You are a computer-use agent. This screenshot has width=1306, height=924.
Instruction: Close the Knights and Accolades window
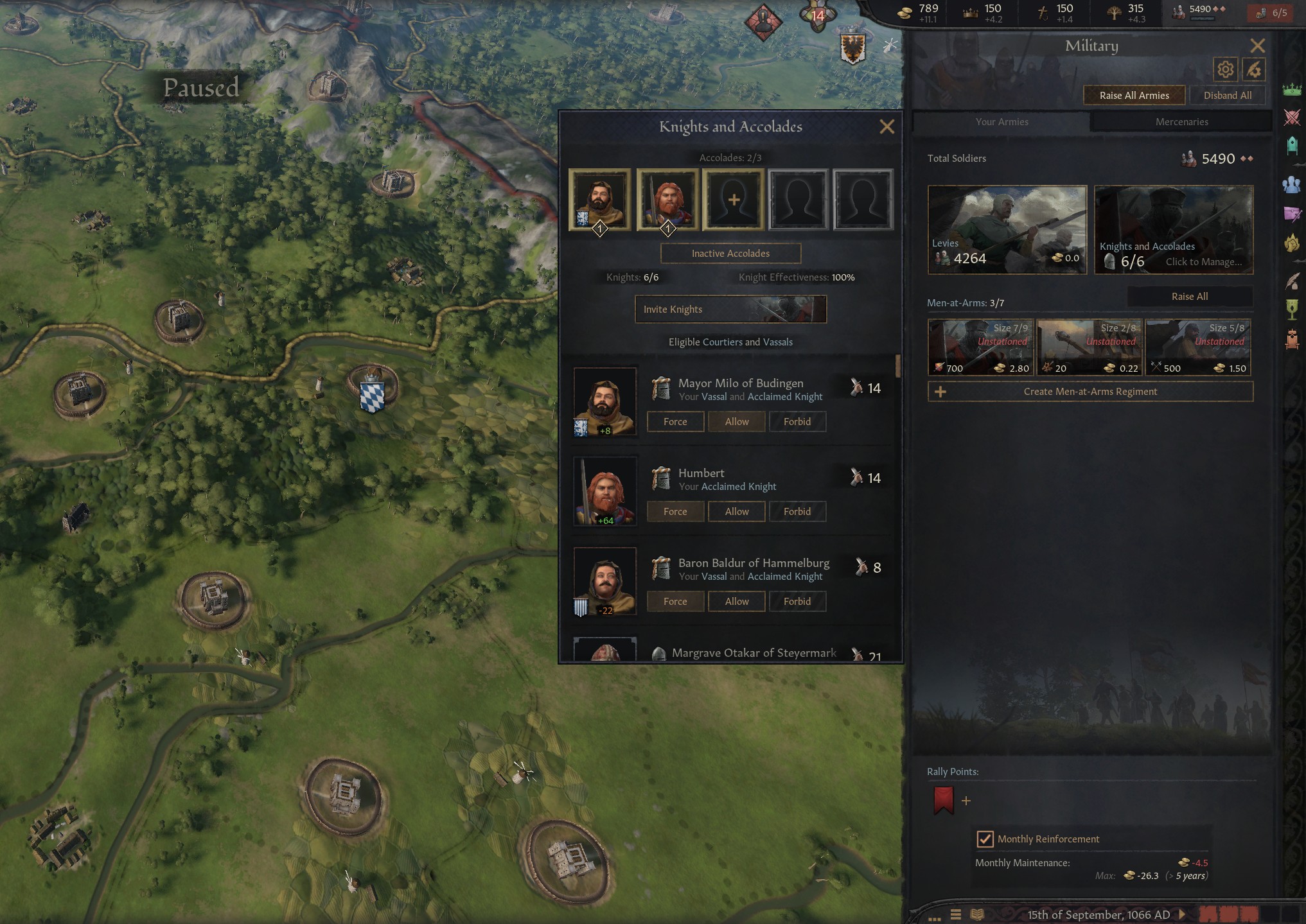(x=887, y=126)
